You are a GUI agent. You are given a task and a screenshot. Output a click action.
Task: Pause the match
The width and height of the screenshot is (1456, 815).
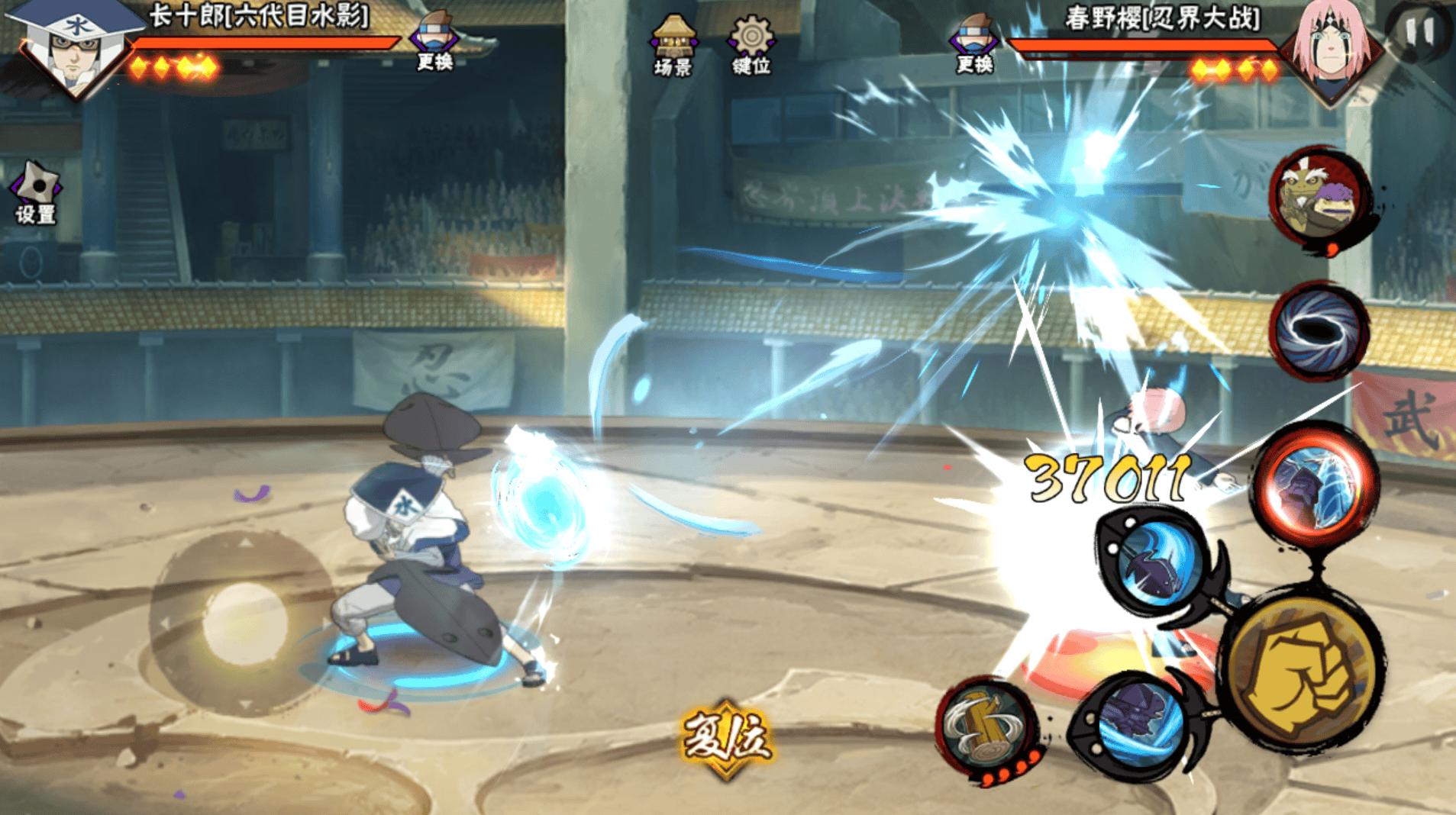[x=1419, y=32]
